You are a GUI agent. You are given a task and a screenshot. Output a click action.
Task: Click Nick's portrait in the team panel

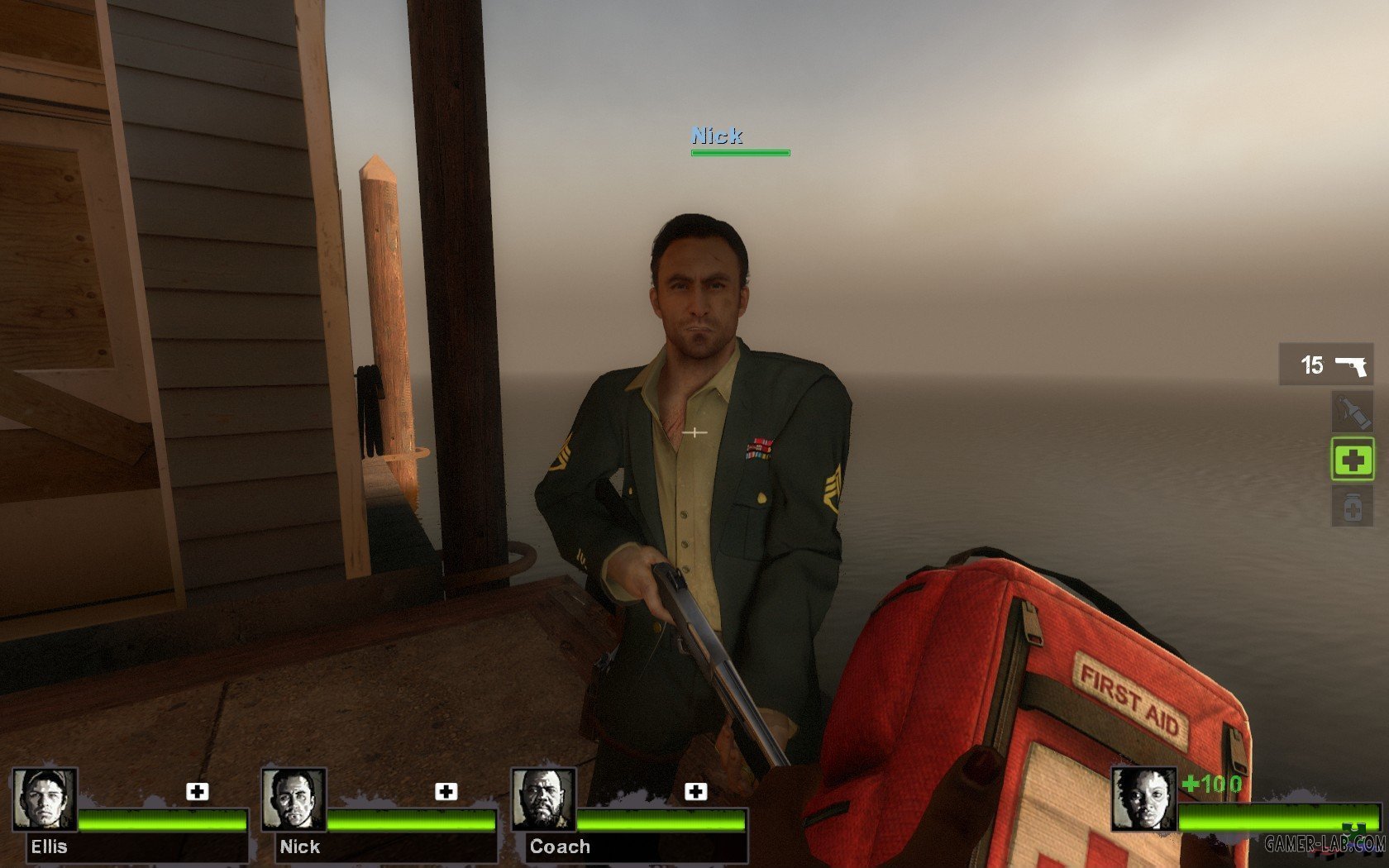click(294, 799)
